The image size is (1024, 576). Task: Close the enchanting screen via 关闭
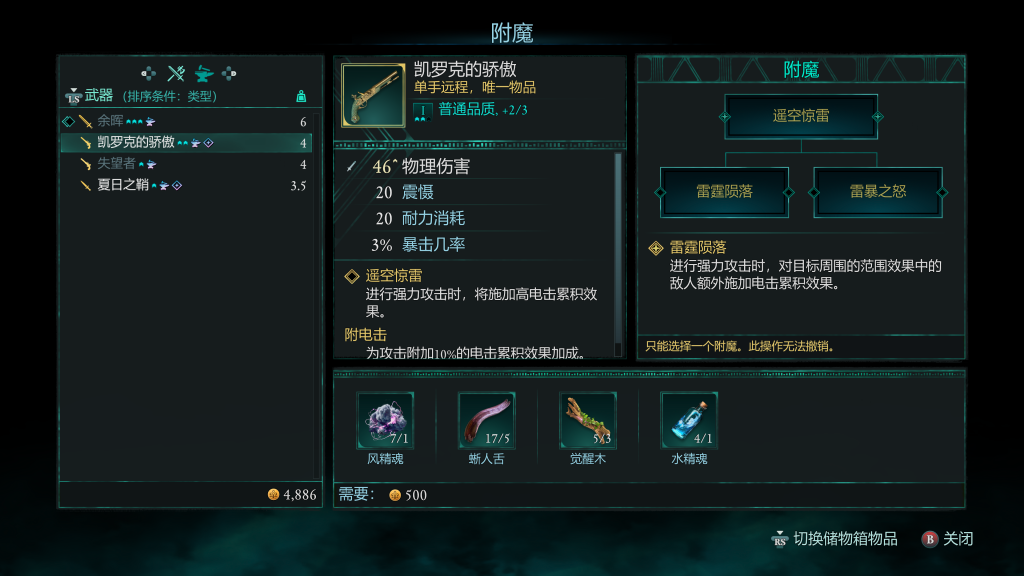pos(947,539)
